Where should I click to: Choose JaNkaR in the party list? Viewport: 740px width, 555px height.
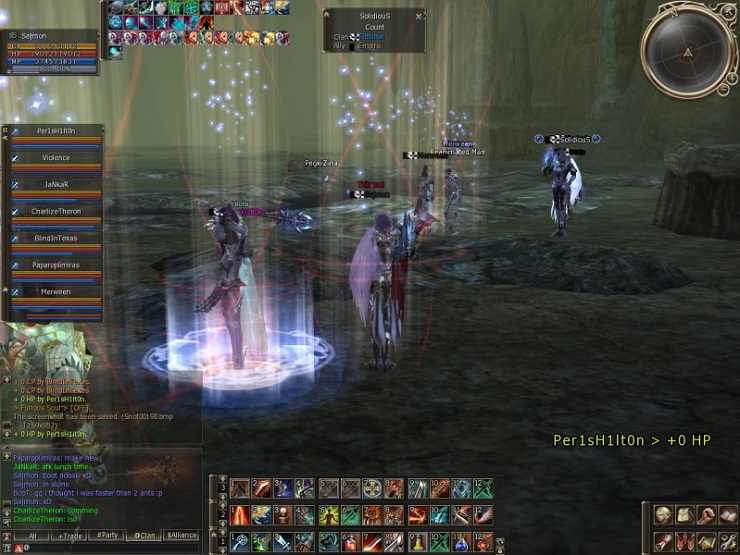tap(56, 185)
